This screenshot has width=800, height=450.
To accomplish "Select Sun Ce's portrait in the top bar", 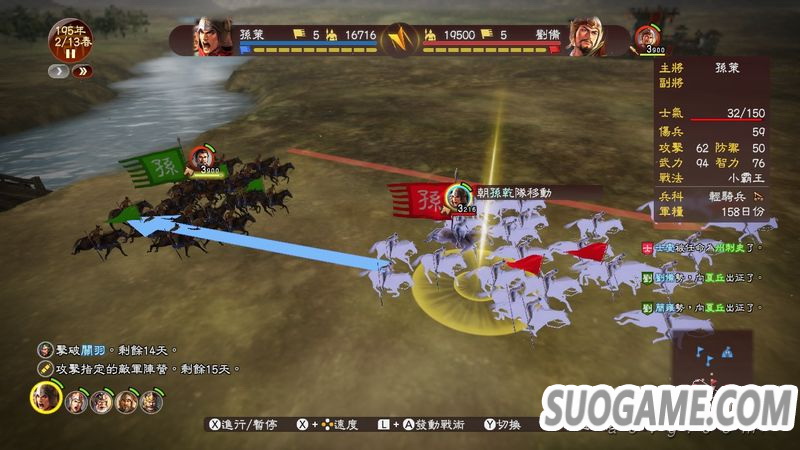I will coord(212,37).
